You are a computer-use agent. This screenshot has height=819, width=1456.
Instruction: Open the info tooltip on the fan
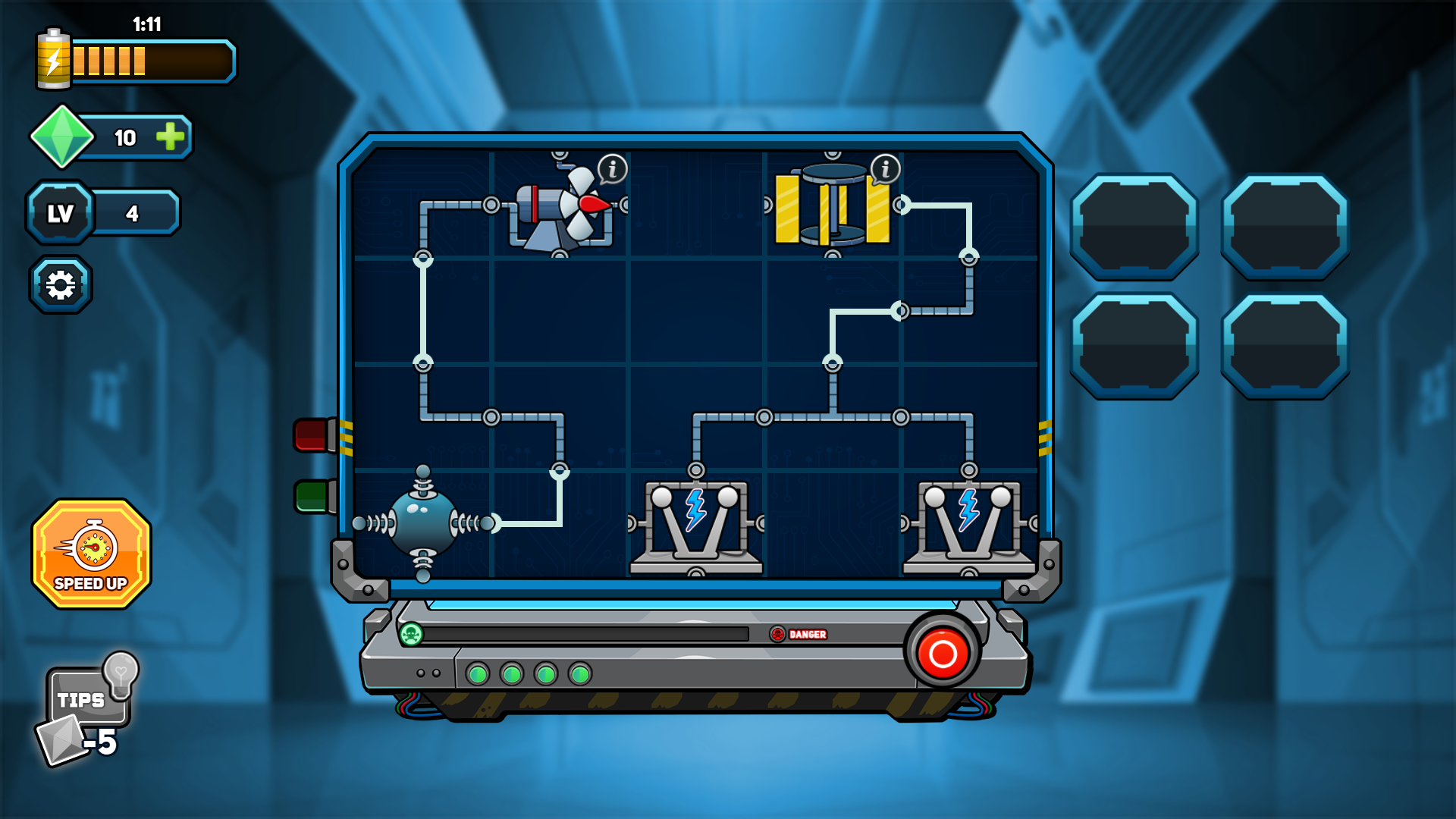tap(611, 168)
